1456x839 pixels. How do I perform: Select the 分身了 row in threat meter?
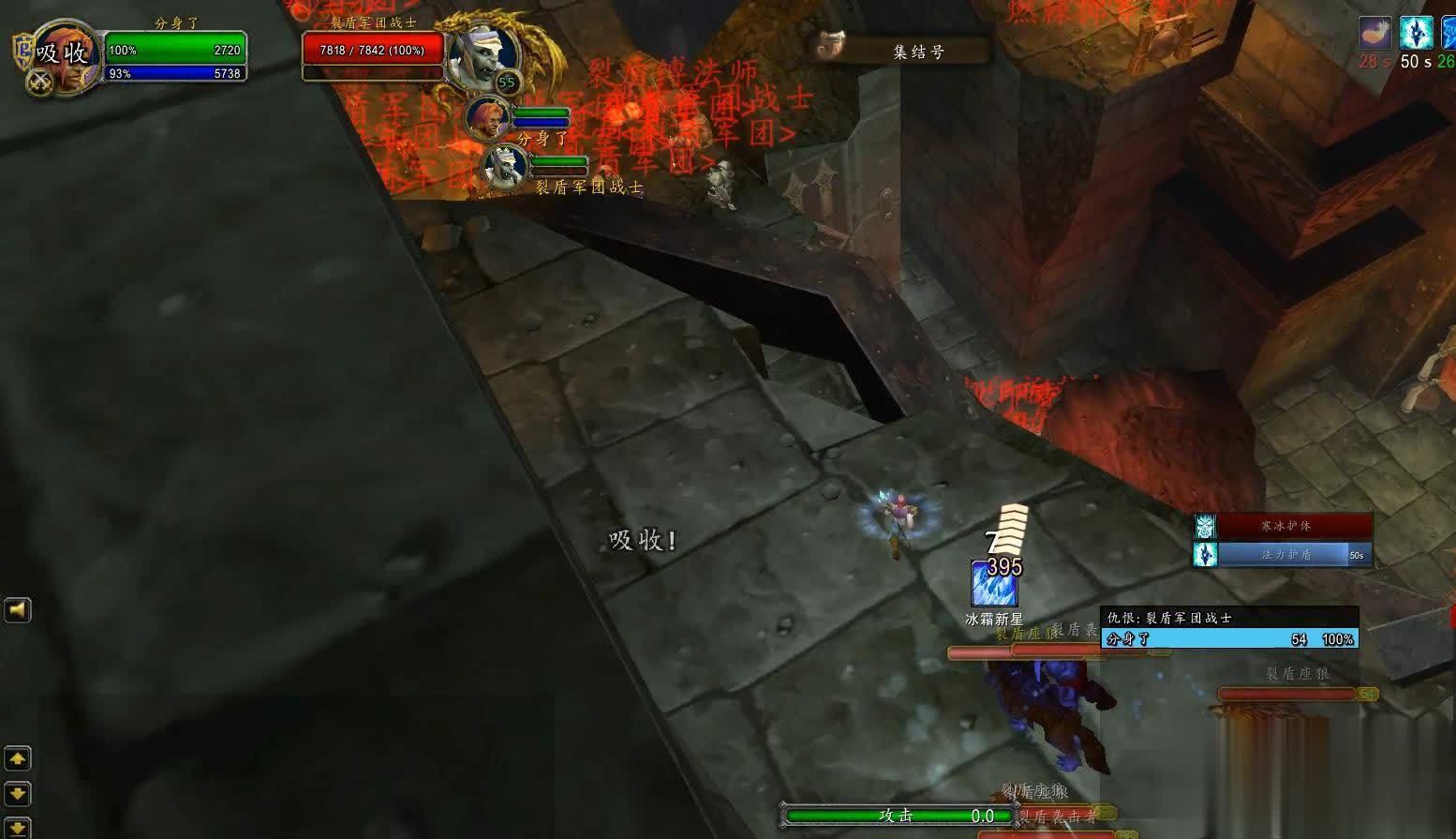(x=1230, y=639)
